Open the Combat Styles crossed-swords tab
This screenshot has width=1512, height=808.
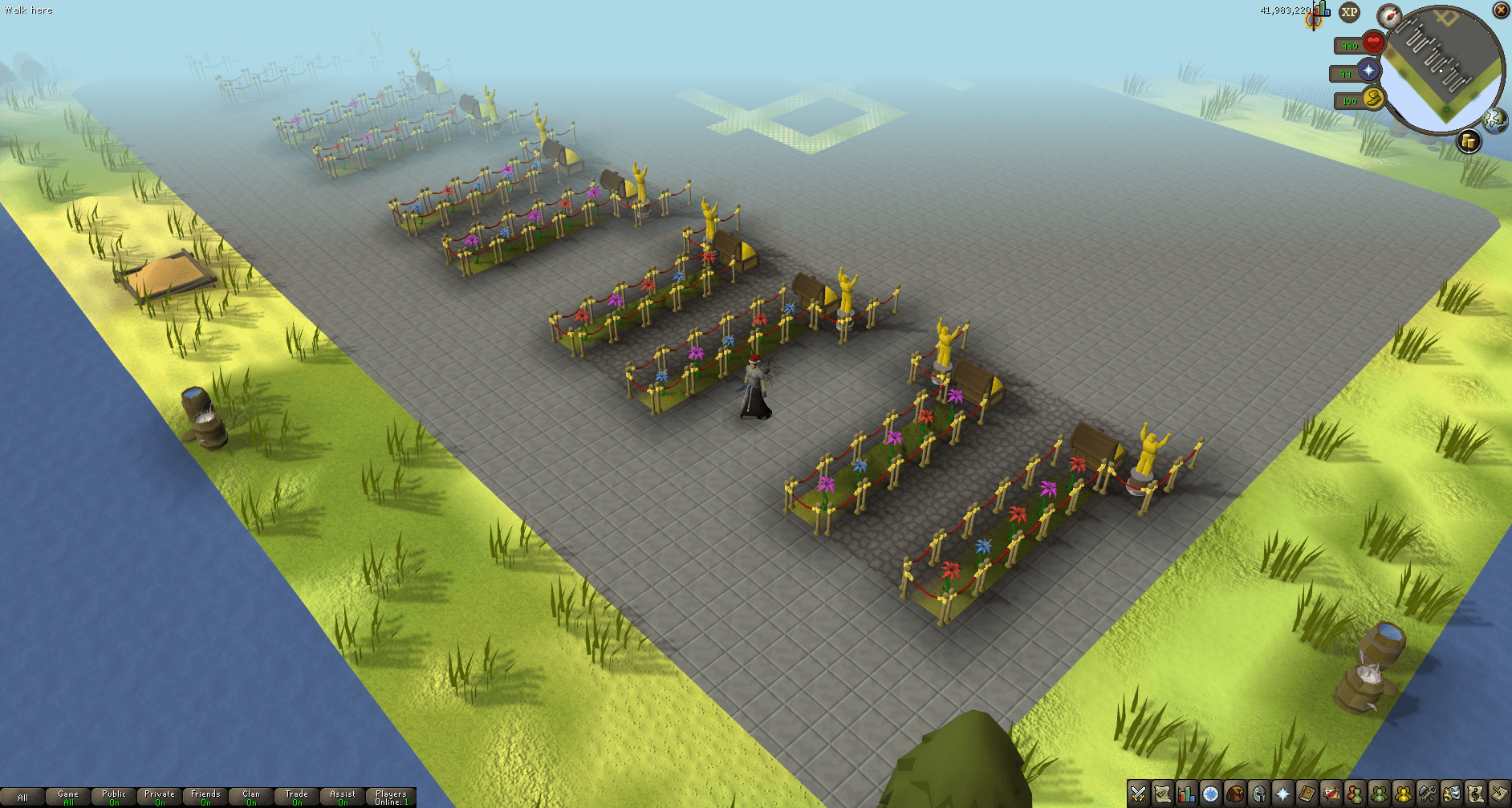tap(1138, 794)
